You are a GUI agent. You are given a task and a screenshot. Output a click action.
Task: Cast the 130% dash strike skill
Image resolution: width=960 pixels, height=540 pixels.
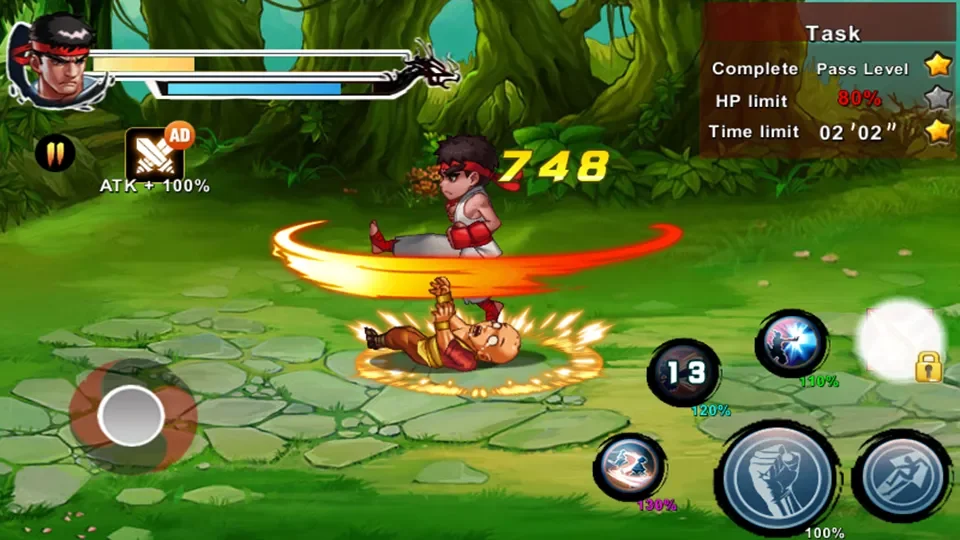click(x=630, y=467)
